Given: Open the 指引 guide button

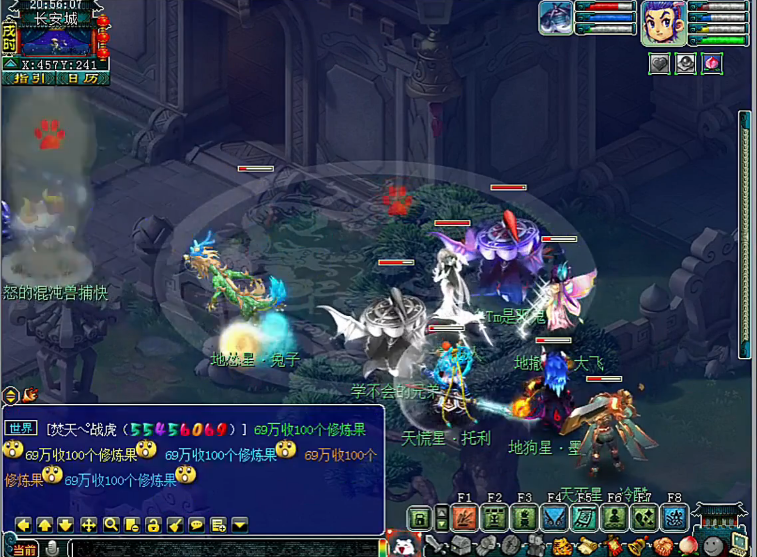Looking at the screenshot, I should click(x=27, y=78).
